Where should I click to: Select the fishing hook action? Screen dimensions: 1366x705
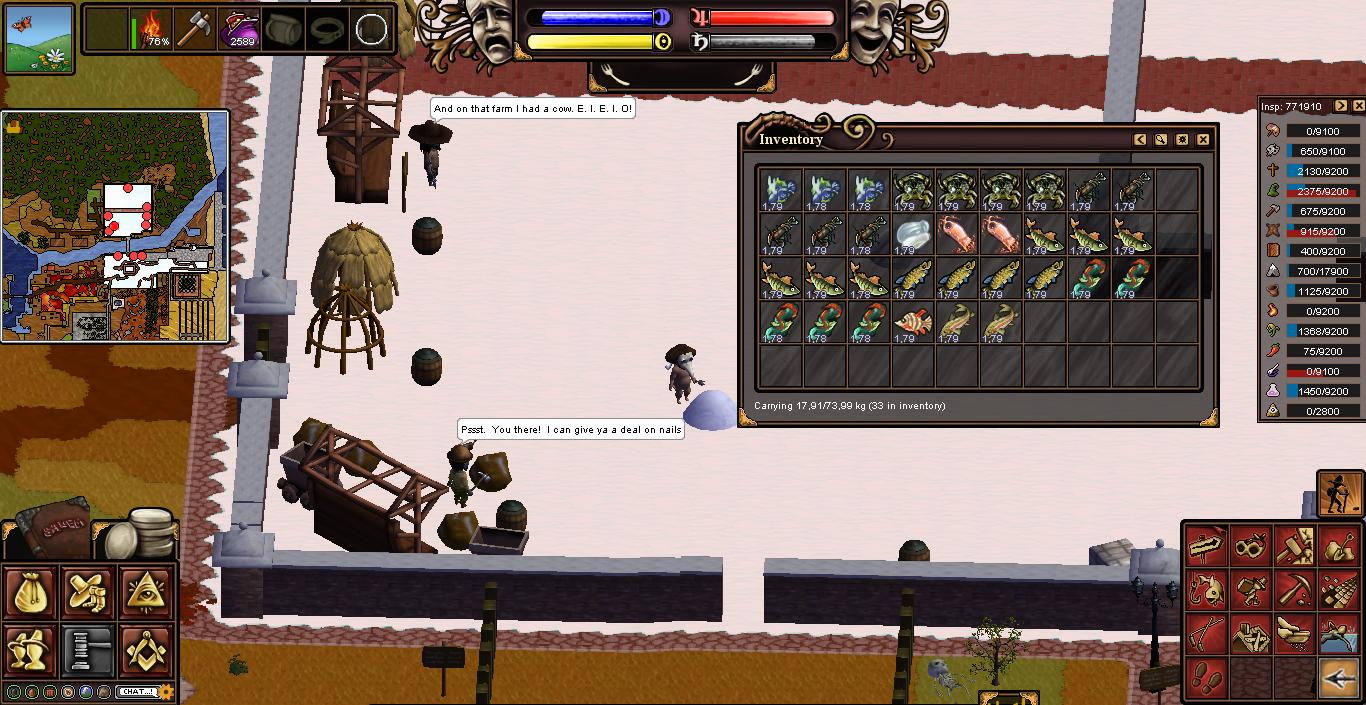click(x=1207, y=591)
